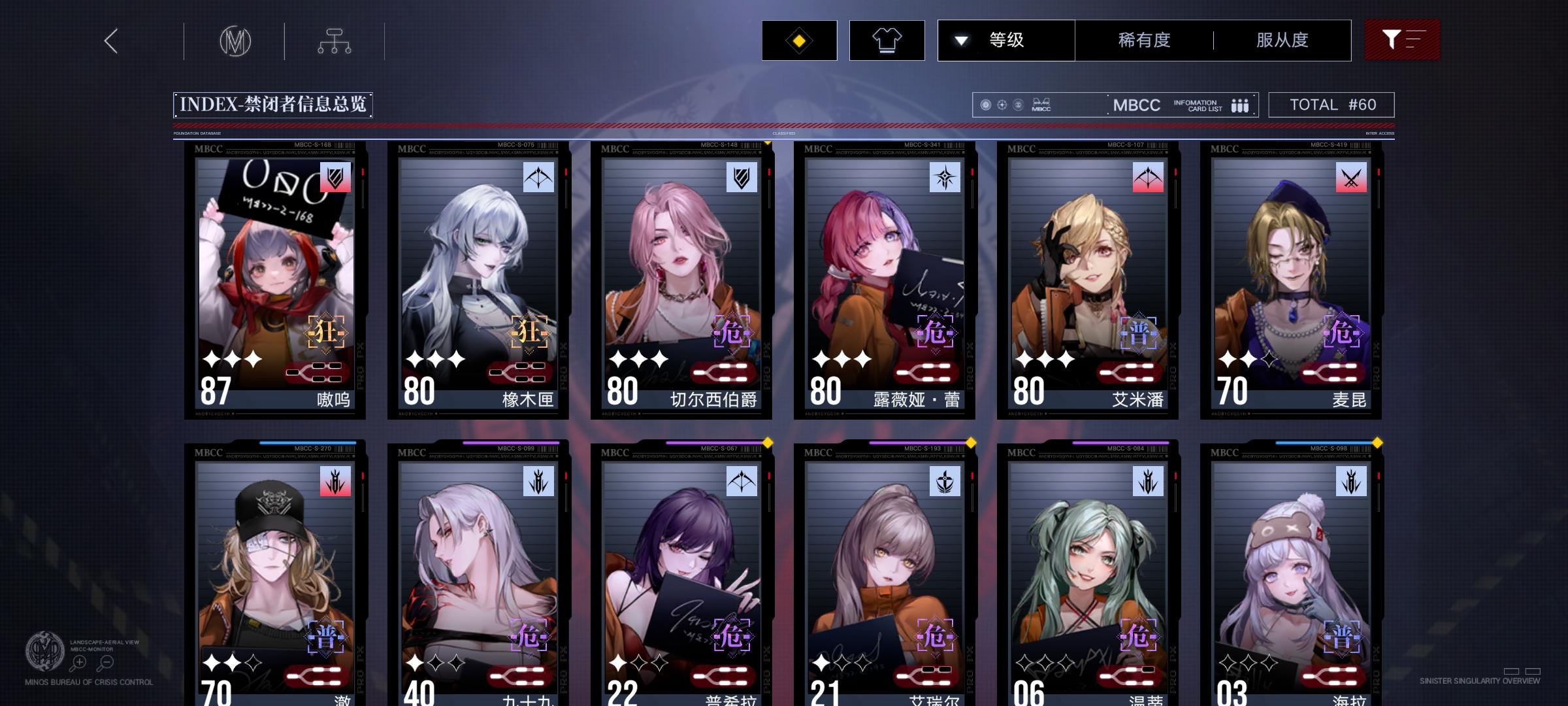Screen dimensions: 1568x706
Task: Click the dropdown arrow beside 等级
Action: [960, 40]
